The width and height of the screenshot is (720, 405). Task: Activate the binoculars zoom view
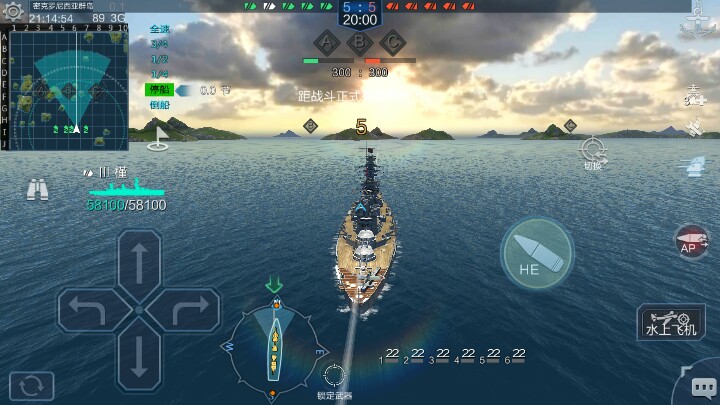point(39,188)
